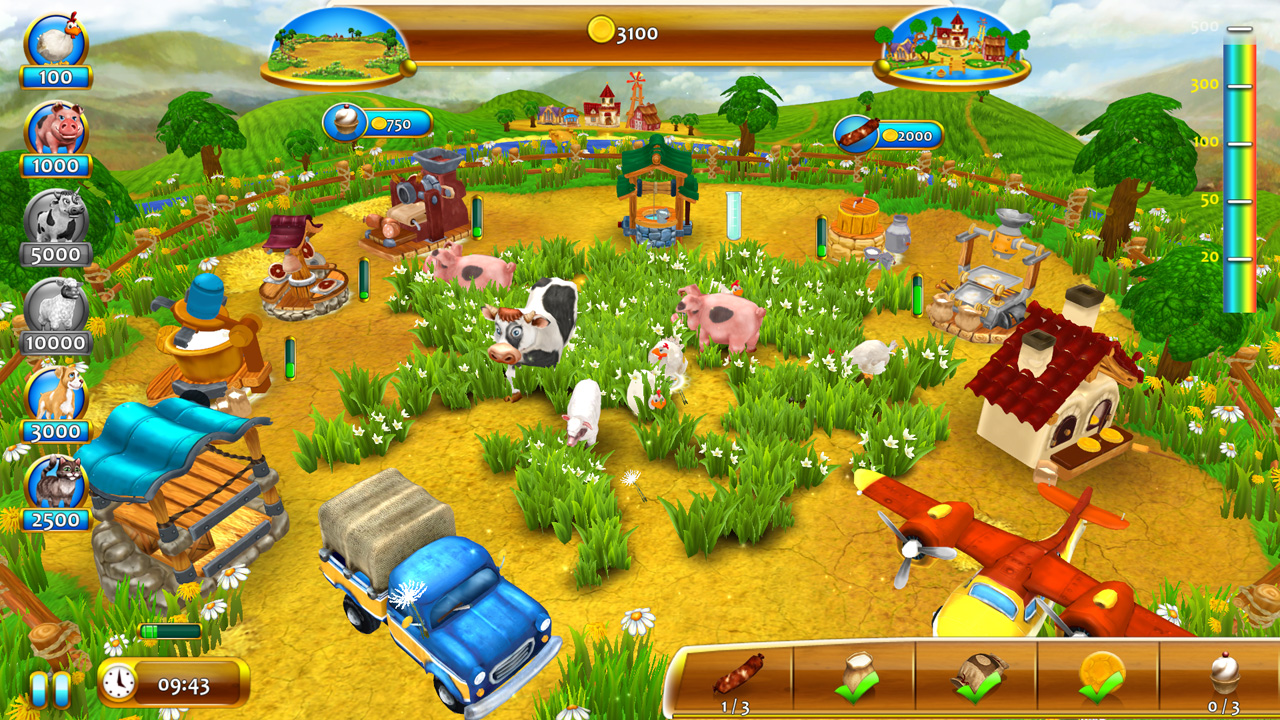The height and width of the screenshot is (720, 1280).
Task: Buy the sausage upgrade for 2000 coins
Action: 888,135
